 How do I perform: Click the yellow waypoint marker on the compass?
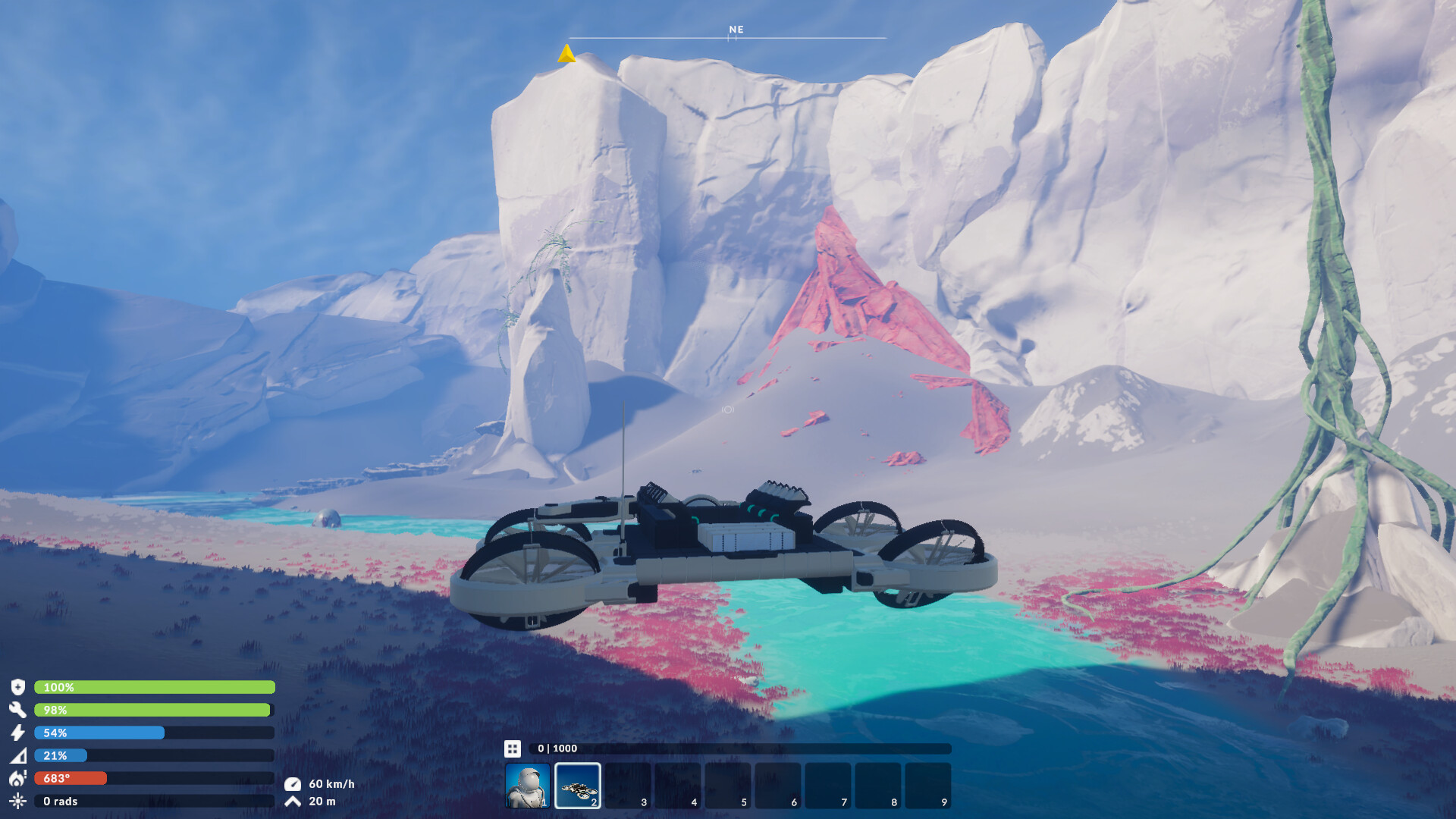567,53
